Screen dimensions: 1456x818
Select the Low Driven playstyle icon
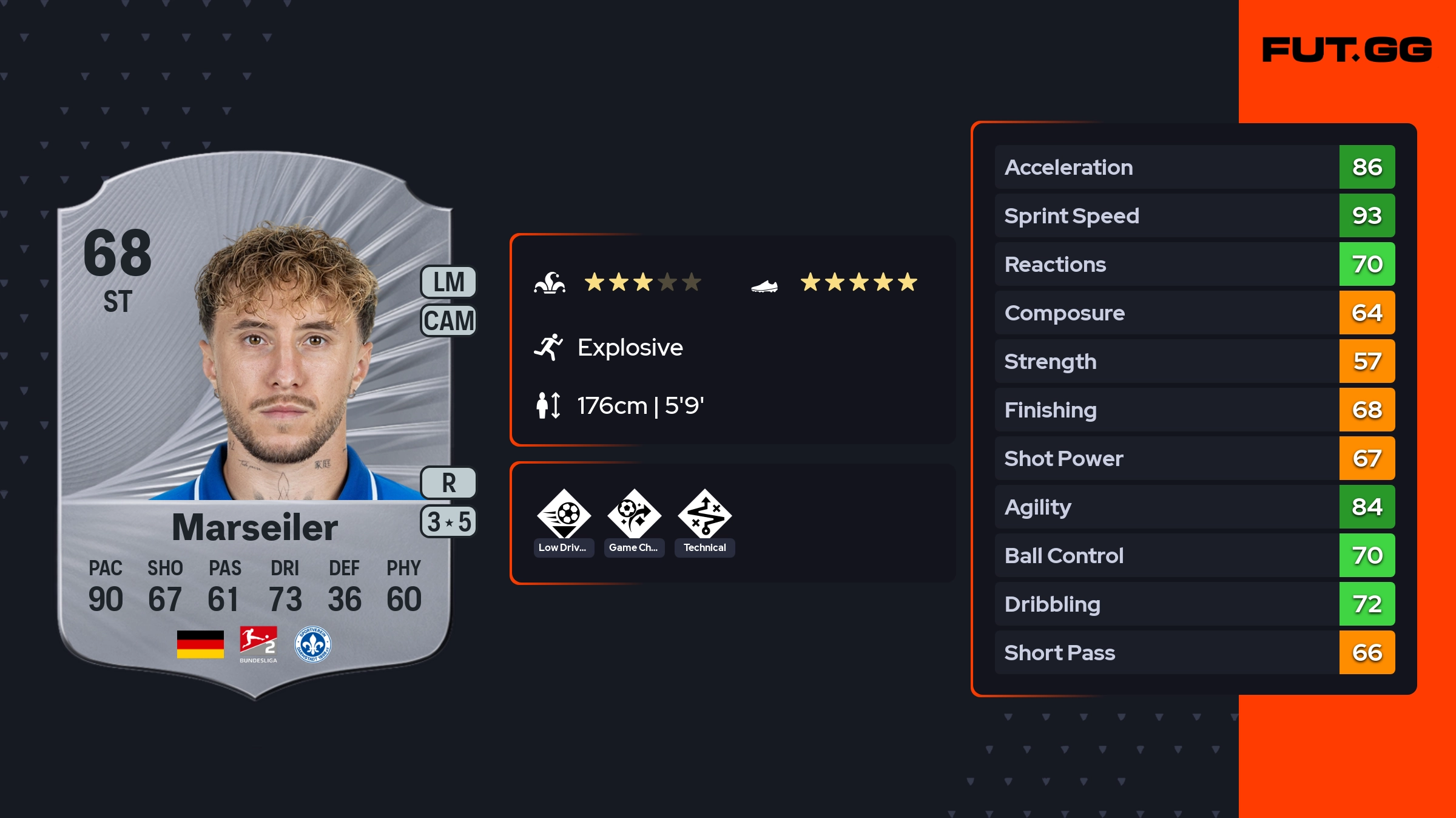click(x=564, y=515)
